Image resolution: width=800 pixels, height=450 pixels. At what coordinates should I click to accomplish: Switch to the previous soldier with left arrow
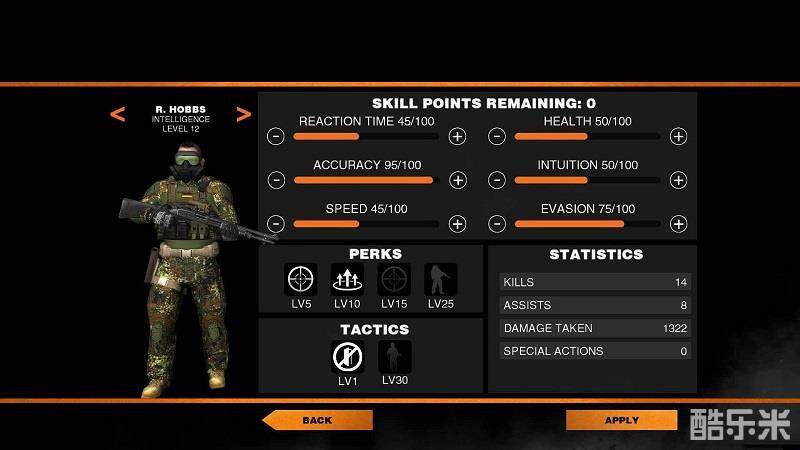click(x=118, y=115)
